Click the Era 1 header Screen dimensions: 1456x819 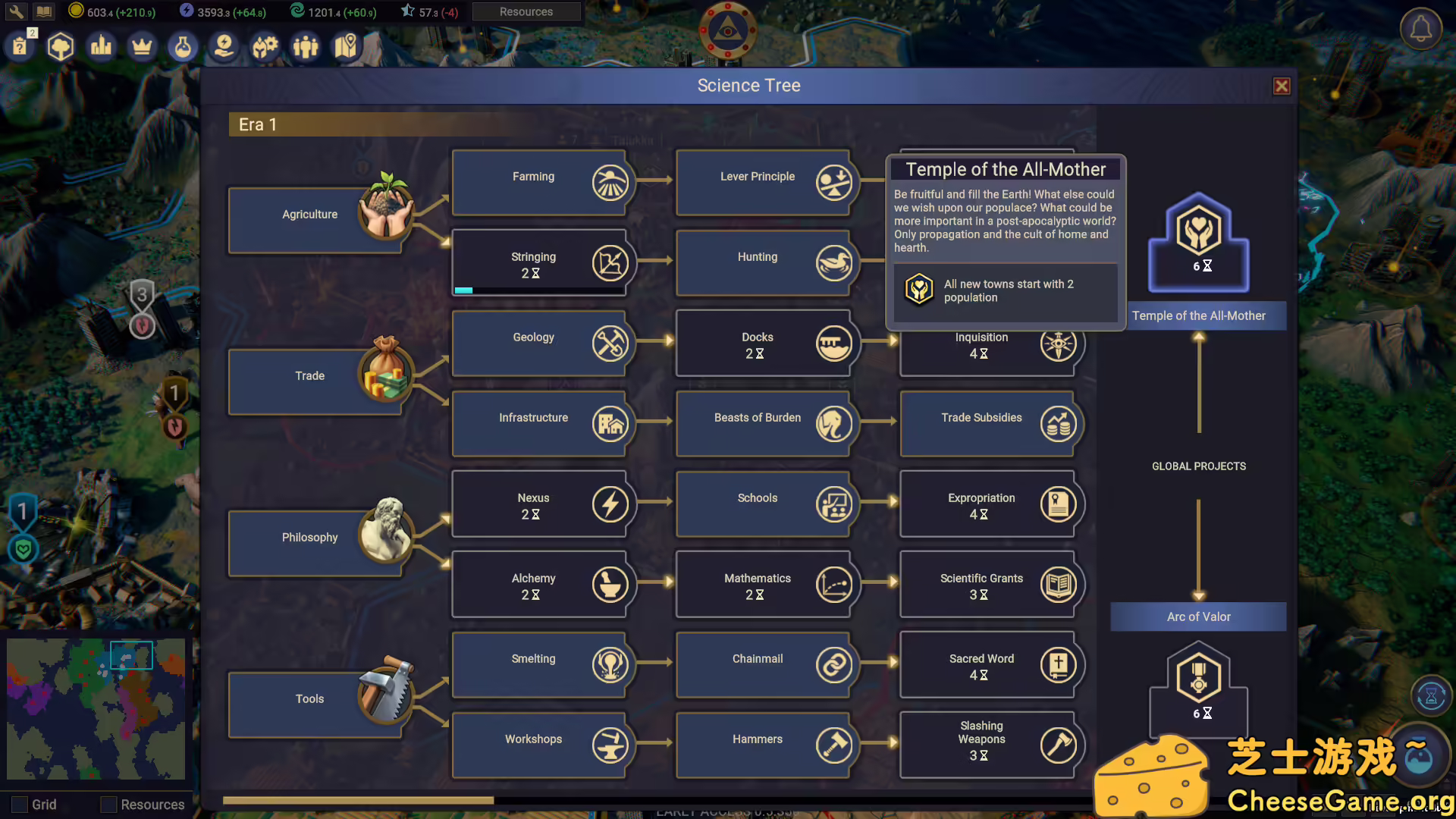tap(258, 124)
